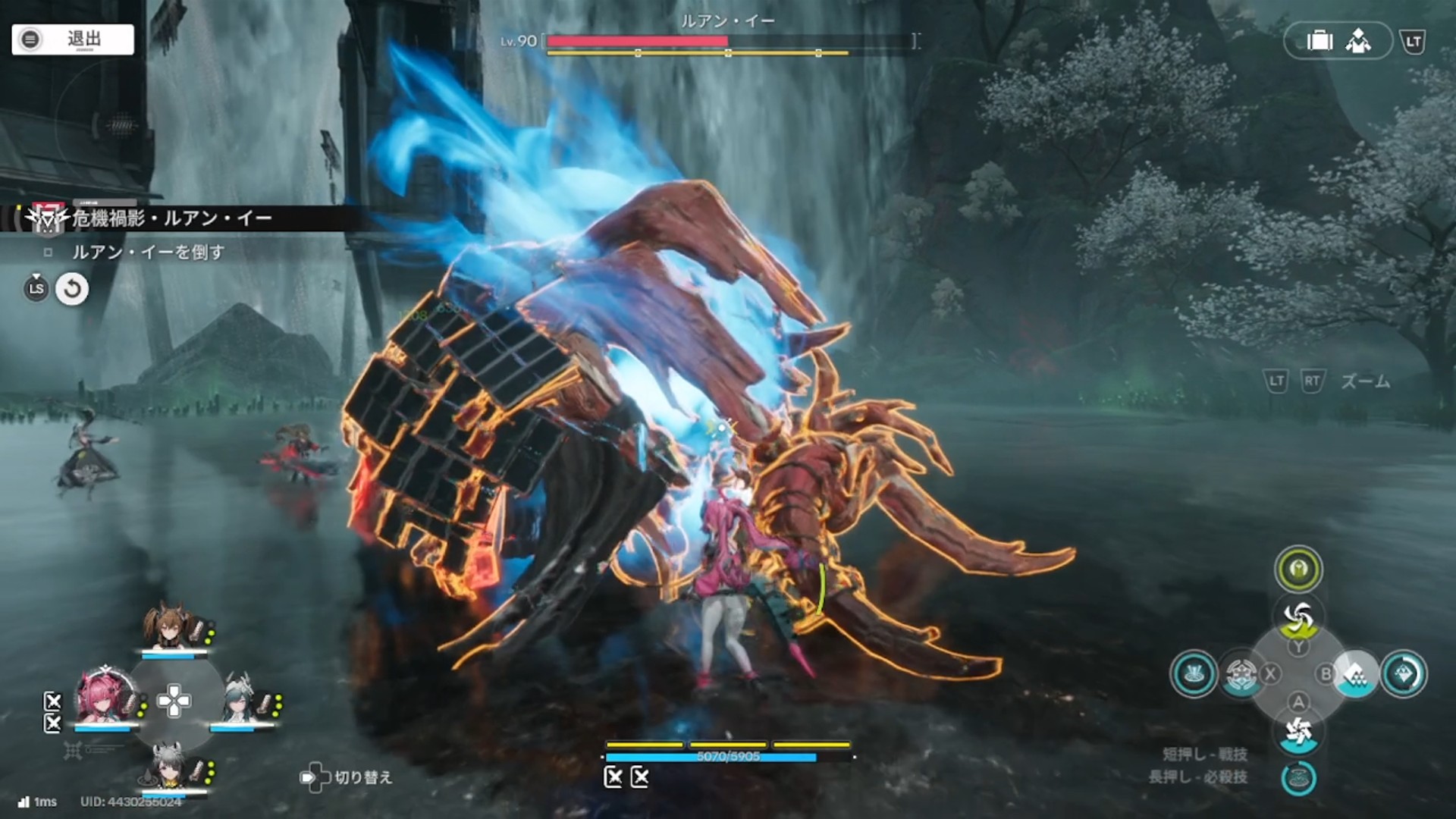This screenshot has width=1456, height=819.
Task: Trigger the circular crest skill beside X
Action: (1241, 673)
